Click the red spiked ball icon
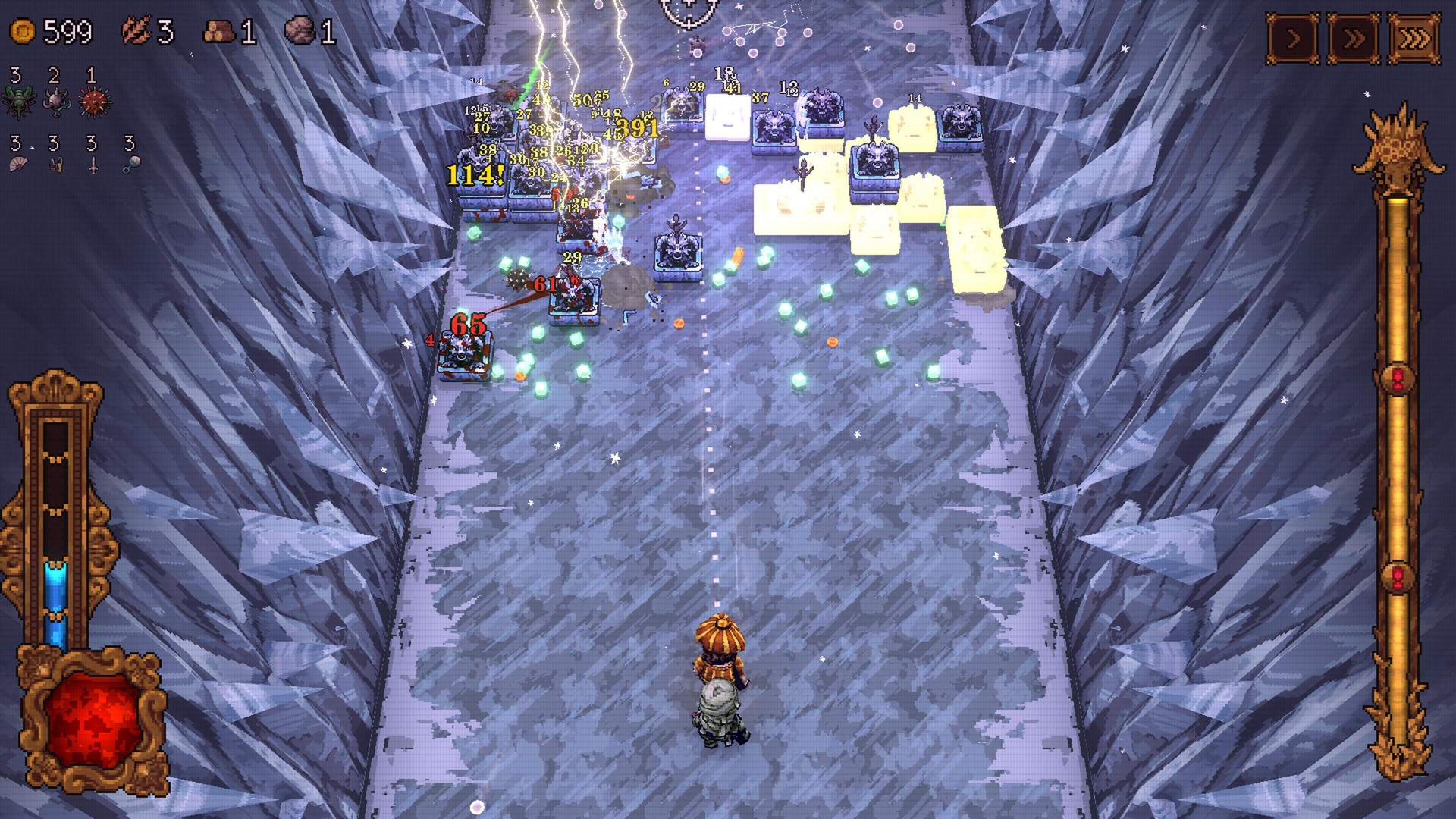Screen dimensions: 1456x819 click(95, 102)
